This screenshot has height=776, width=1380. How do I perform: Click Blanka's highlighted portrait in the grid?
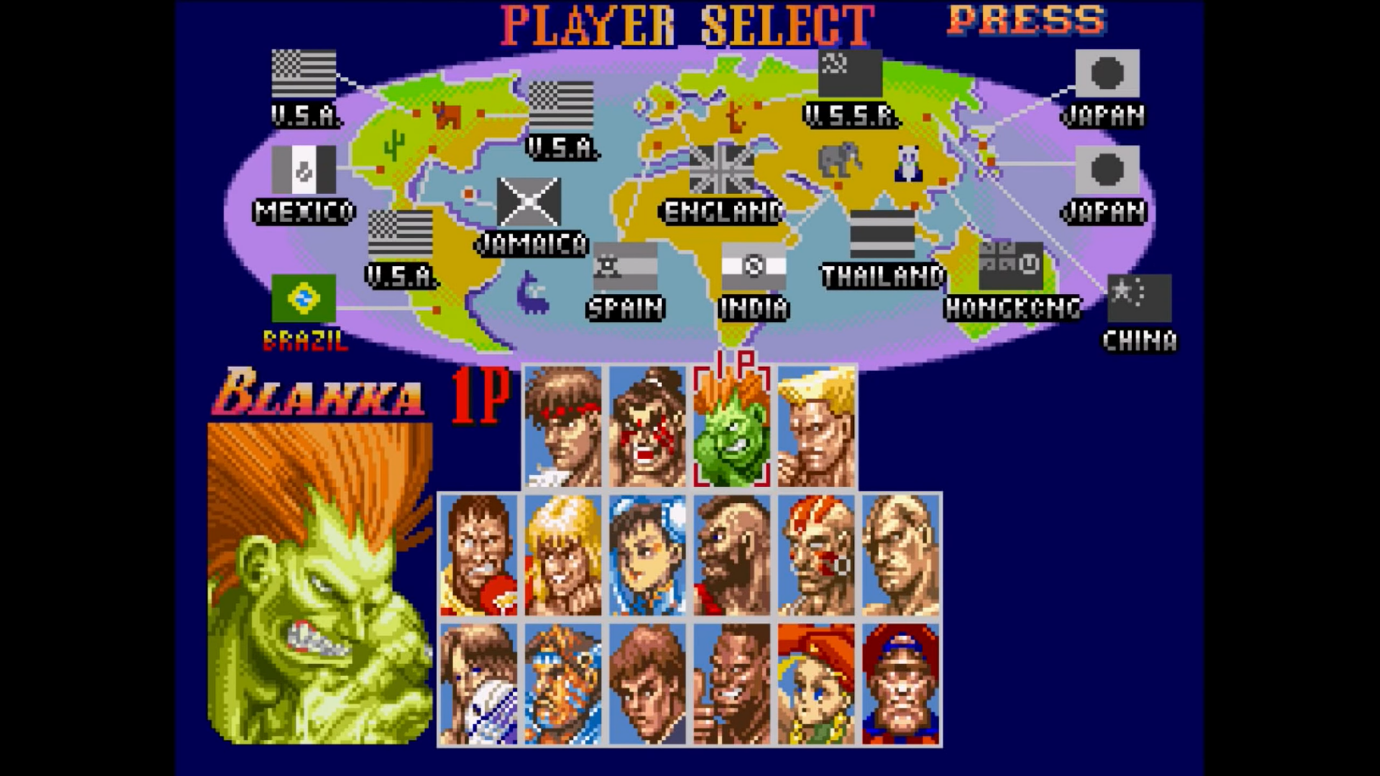pyautogui.click(x=730, y=428)
